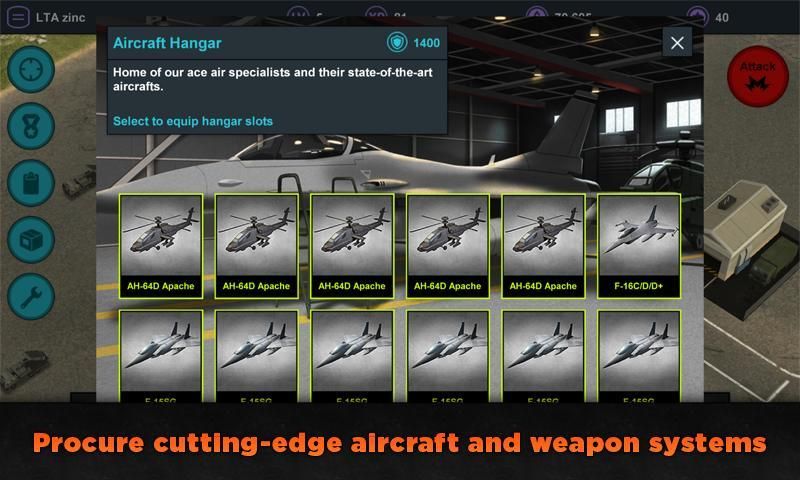Viewport: 800px width, 480px height.
Task: Open the medal achievements icon
Action: point(31,126)
